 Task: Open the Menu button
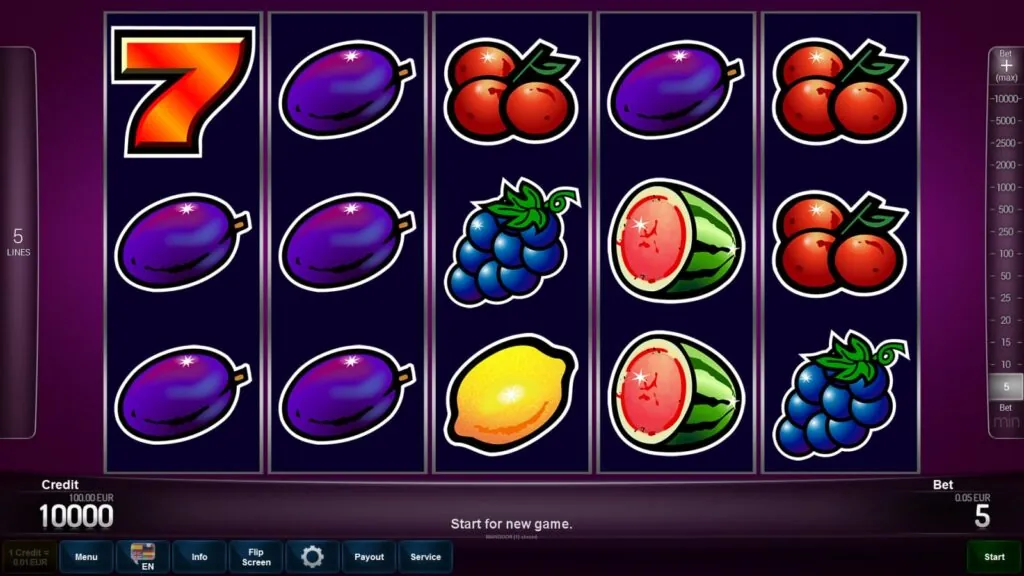tap(86, 557)
